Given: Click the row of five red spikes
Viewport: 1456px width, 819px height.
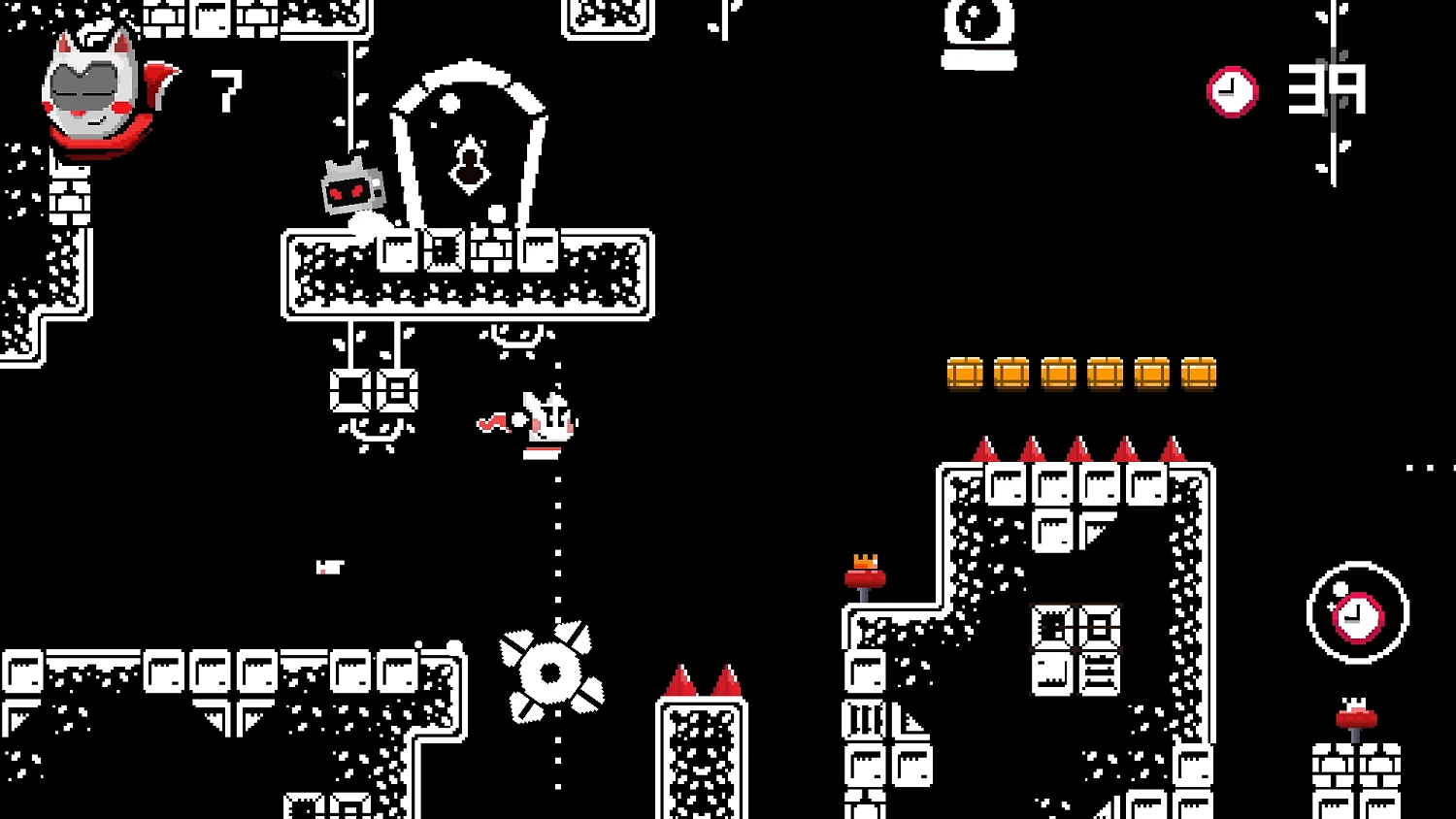Looking at the screenshot, I should pos(1077,449).
